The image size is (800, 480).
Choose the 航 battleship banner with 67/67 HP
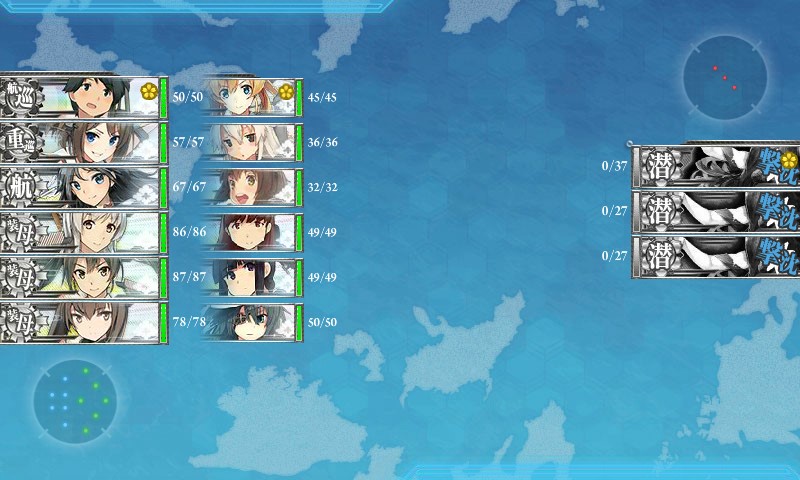click(82, 187)
